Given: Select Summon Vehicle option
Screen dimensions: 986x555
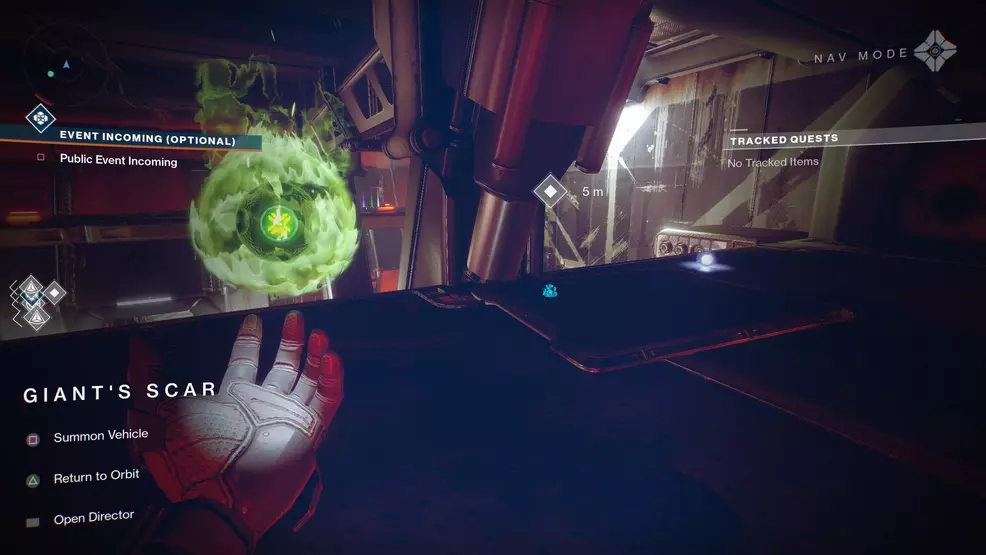Looking at the screenshot, I should (x=100, y=436).
